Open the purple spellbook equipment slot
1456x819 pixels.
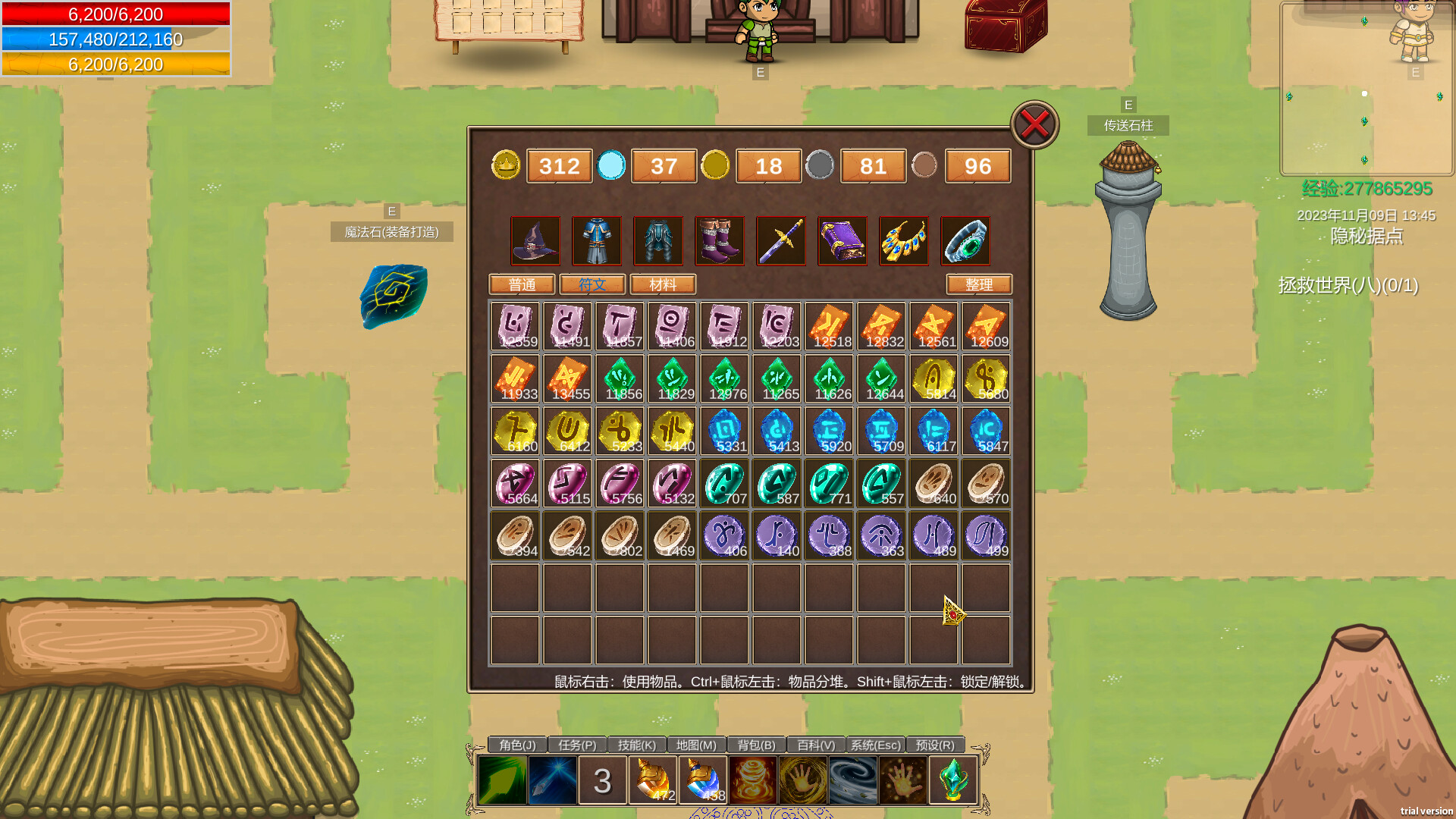(x=843, y=241)
